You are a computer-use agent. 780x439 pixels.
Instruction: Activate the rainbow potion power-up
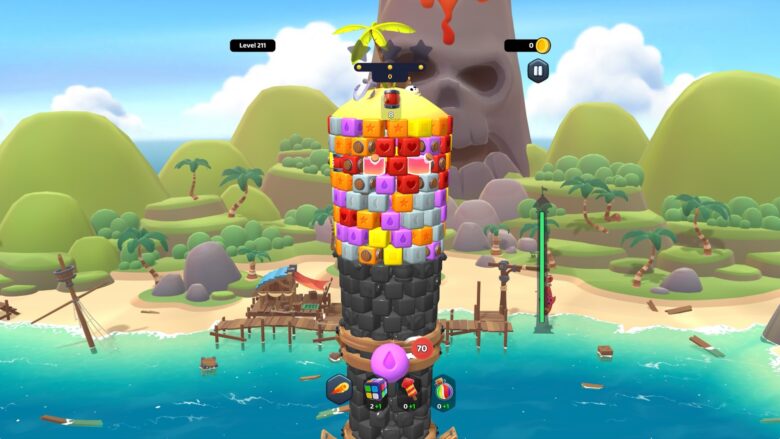443,388
